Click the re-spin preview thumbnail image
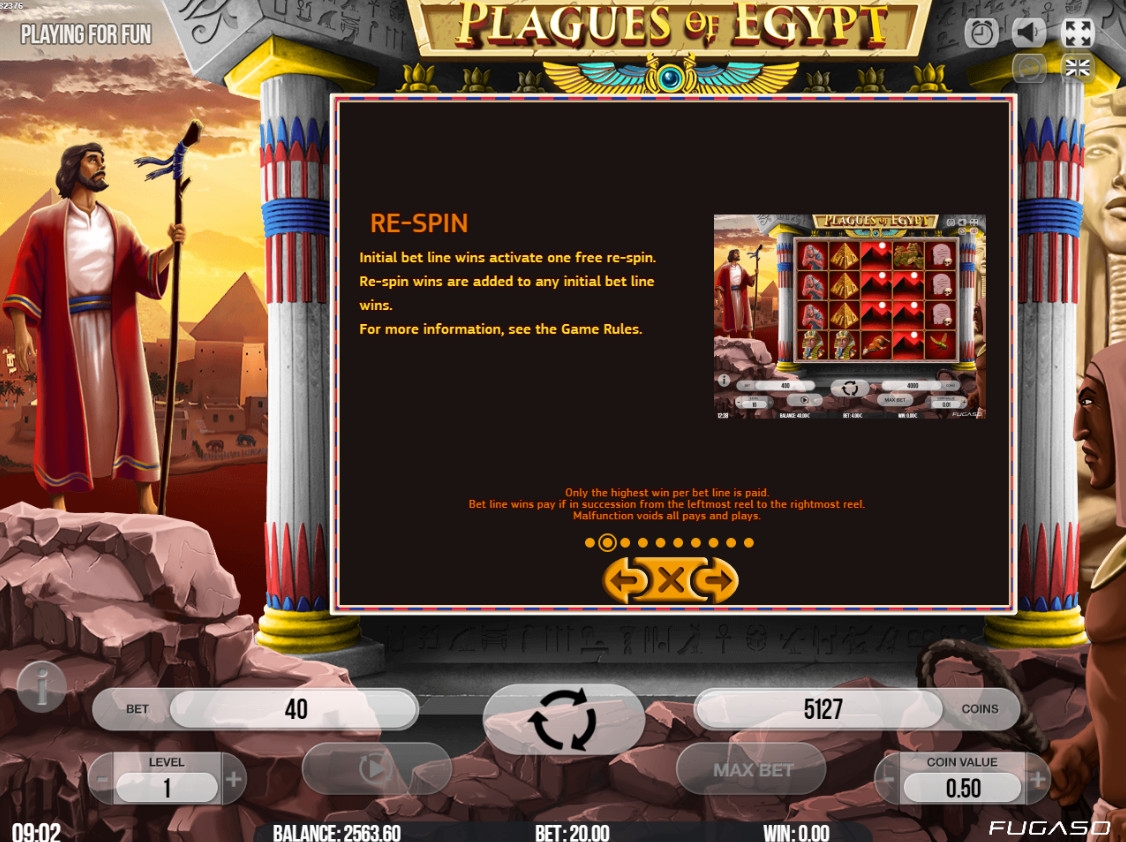Image resolution: width=1126 pixels, height=842 pixels. pyautogui.click(x=849, y=316)
